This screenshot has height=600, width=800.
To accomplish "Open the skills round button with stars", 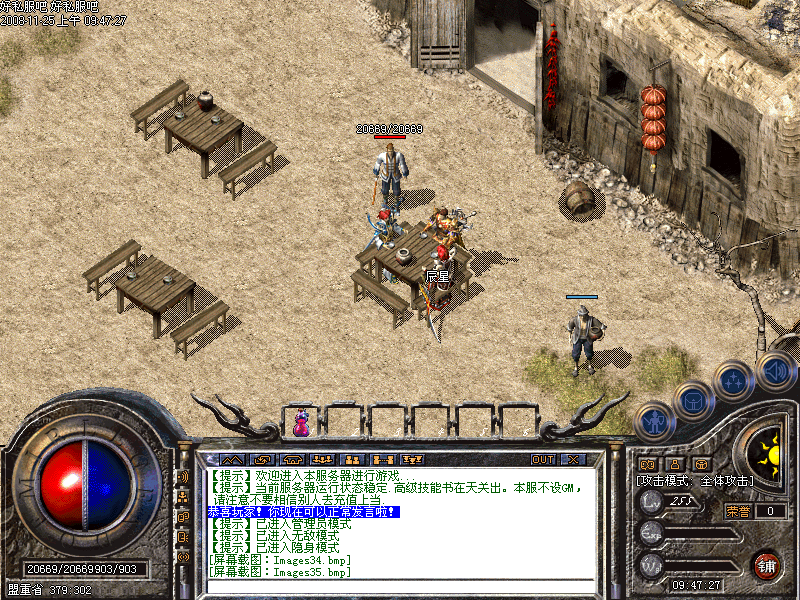I will click(733, 381).
